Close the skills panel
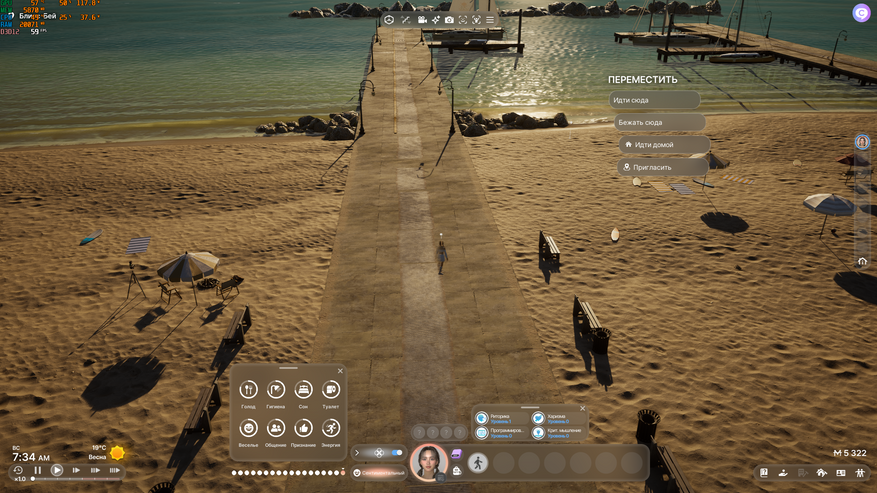This screenshot has width=877, height=493. point(583,408)
